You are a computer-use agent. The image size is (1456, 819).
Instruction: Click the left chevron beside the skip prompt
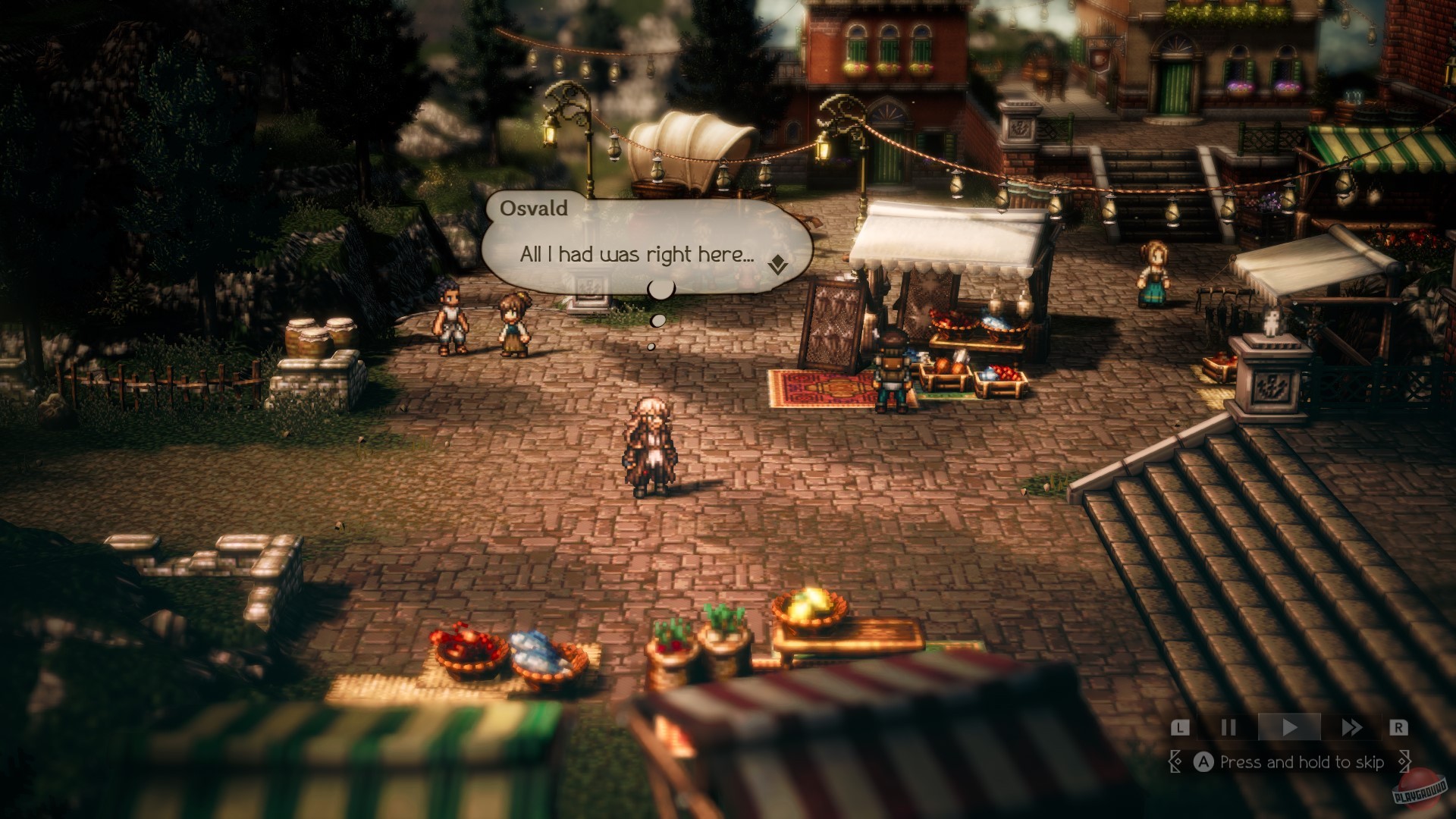(x=1176, y=761)
